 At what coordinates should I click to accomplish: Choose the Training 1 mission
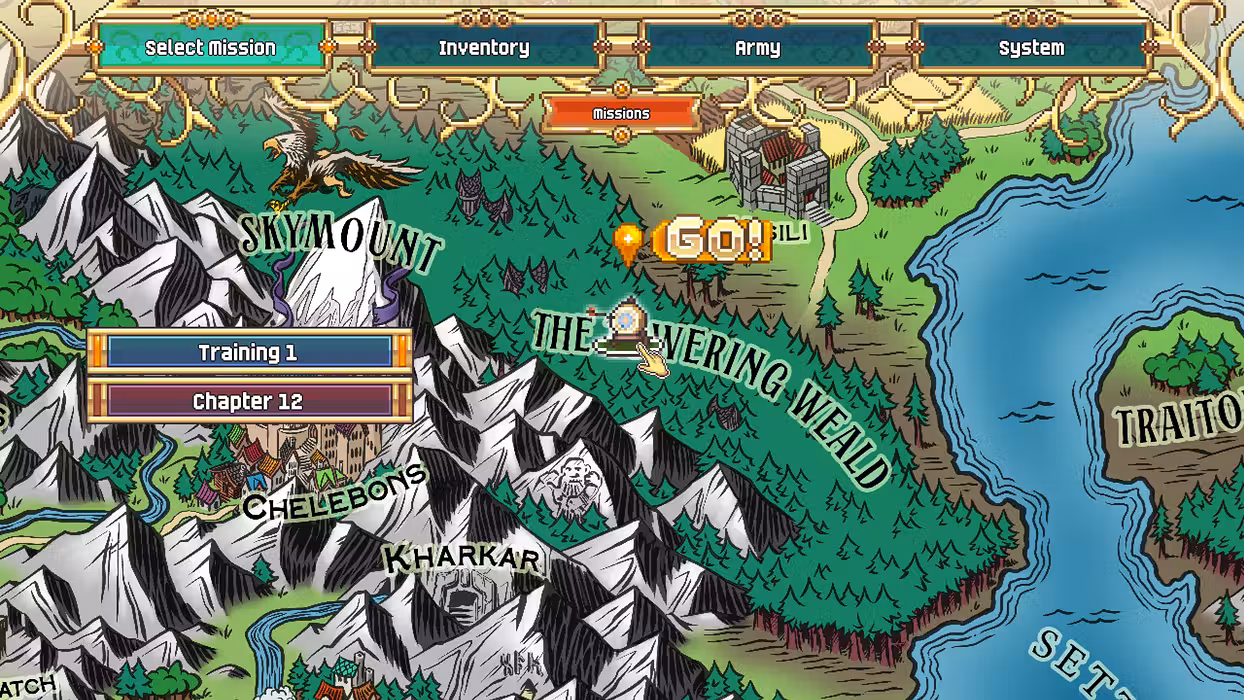(249, 352)
